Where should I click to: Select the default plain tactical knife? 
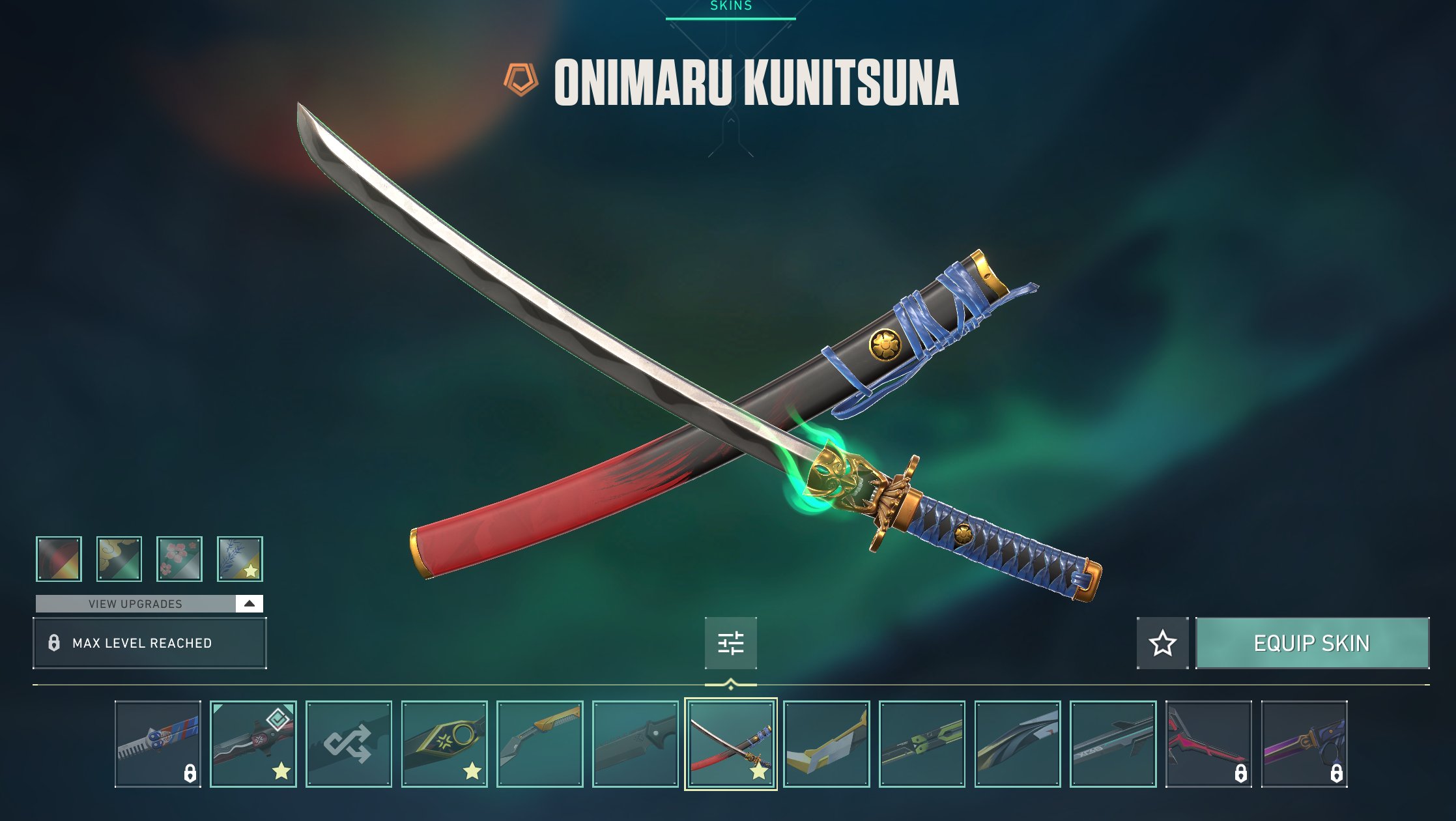(635, 743)
